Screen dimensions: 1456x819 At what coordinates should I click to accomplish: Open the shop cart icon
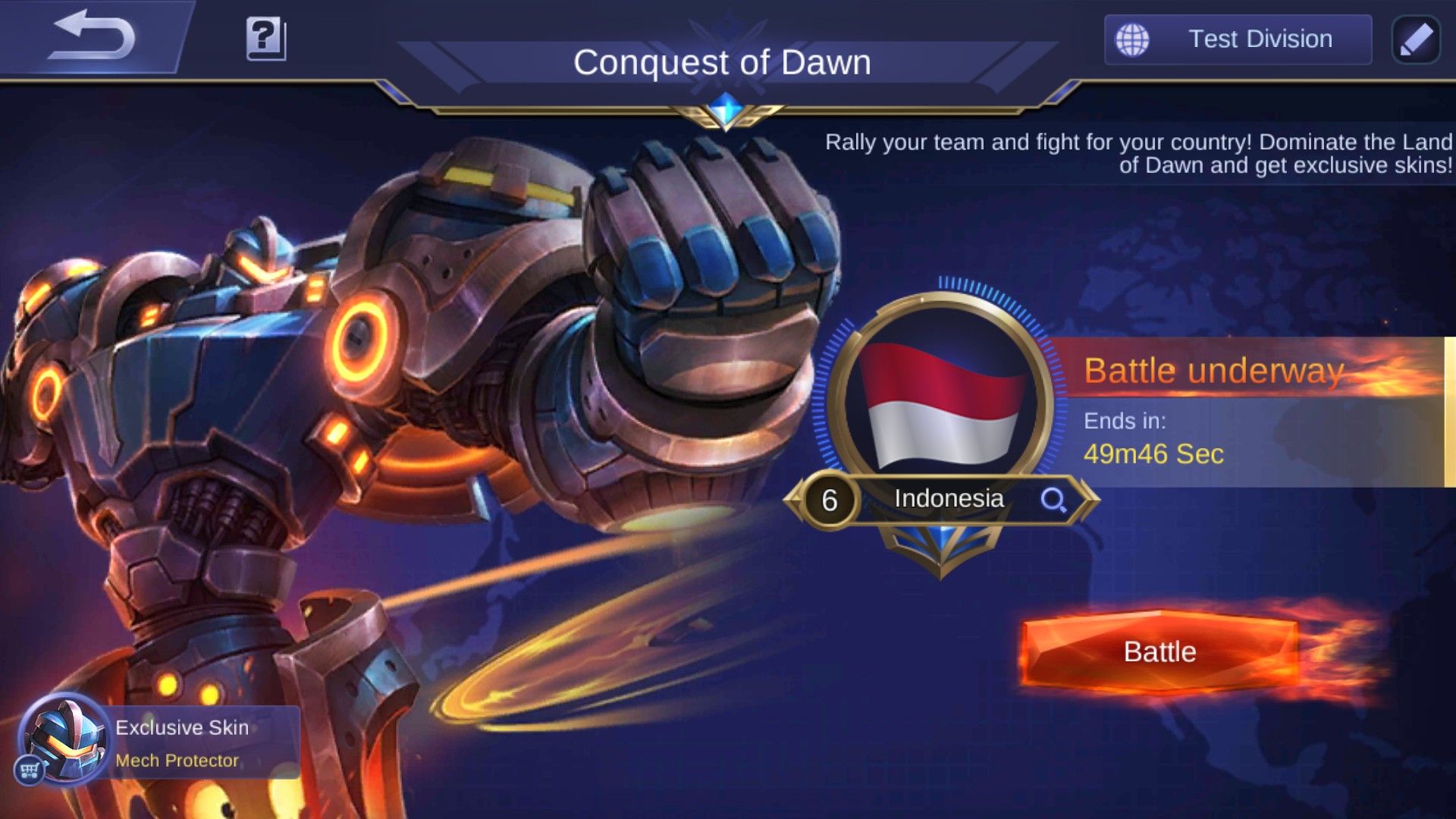[x=30, y=770]
